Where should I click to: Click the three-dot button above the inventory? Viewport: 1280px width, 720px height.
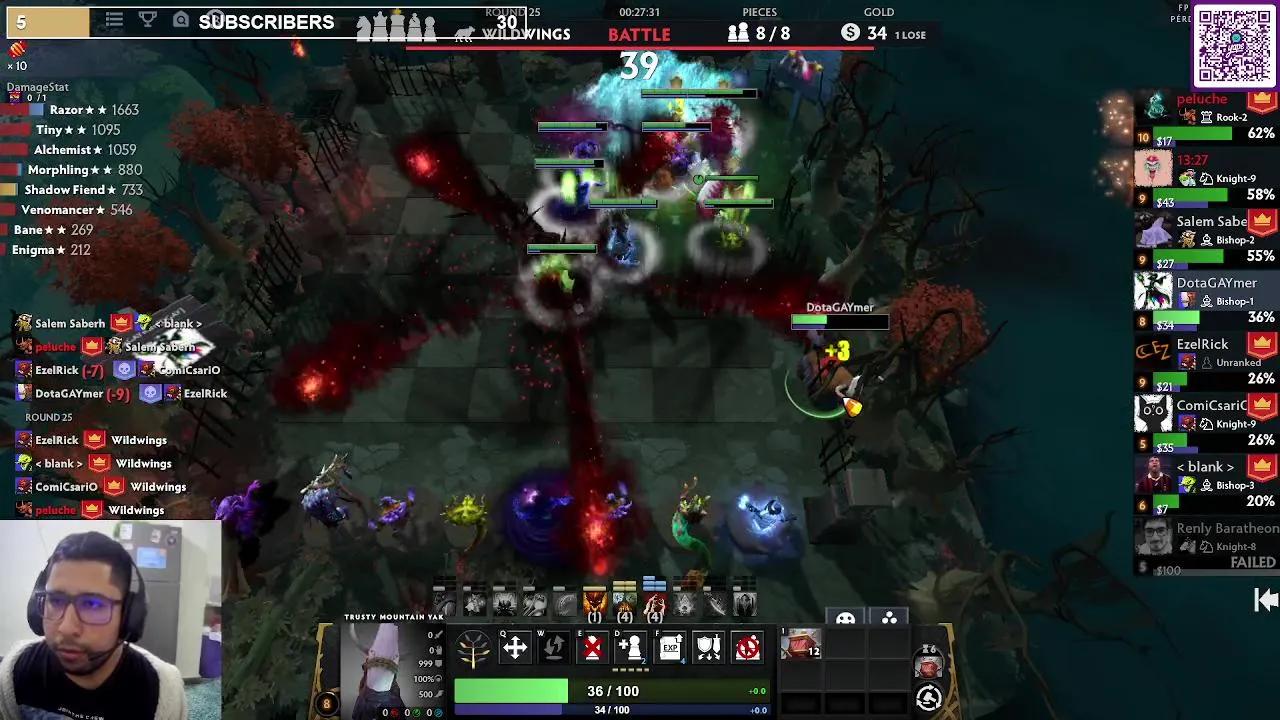coord(889,619)
